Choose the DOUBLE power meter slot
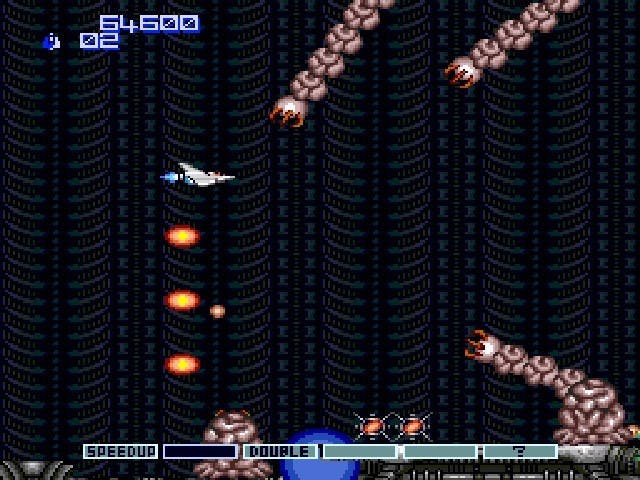Image resolution: width=640 pixels, height=480 pixels. [280, 452]
